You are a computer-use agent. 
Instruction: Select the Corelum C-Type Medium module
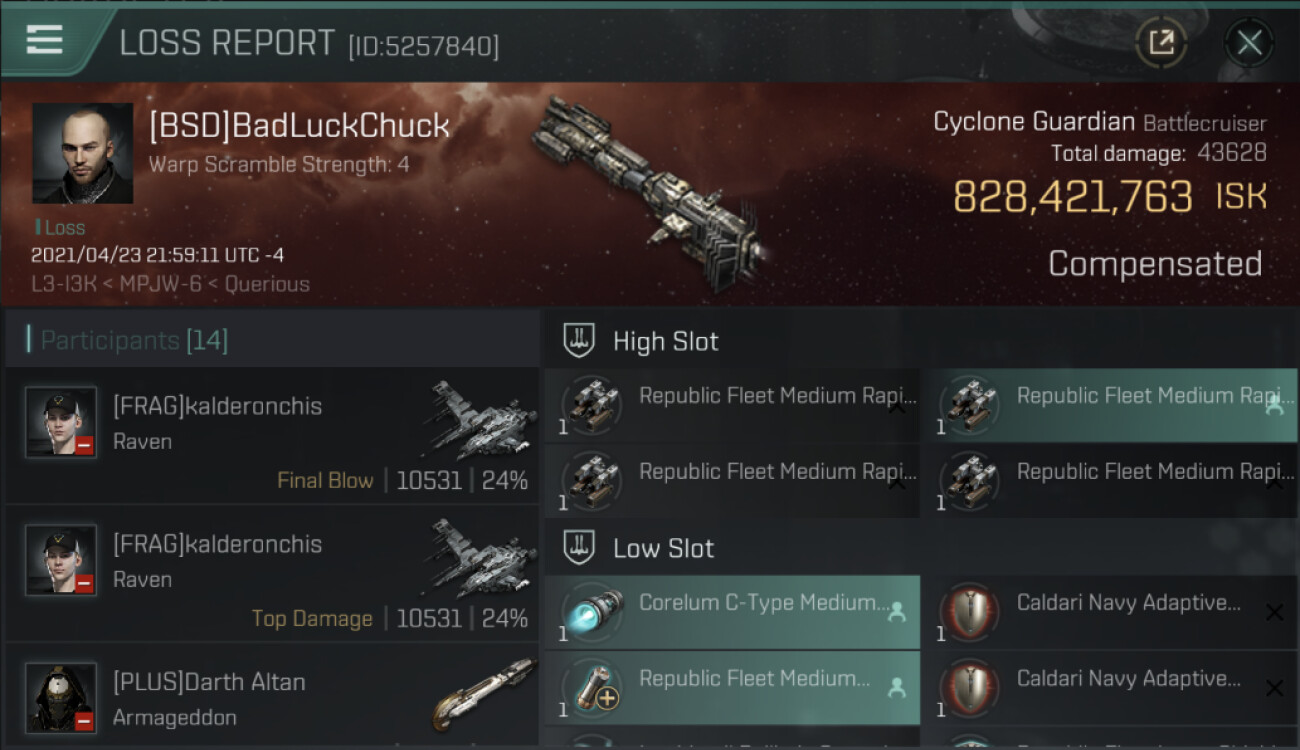coord(732,611)
